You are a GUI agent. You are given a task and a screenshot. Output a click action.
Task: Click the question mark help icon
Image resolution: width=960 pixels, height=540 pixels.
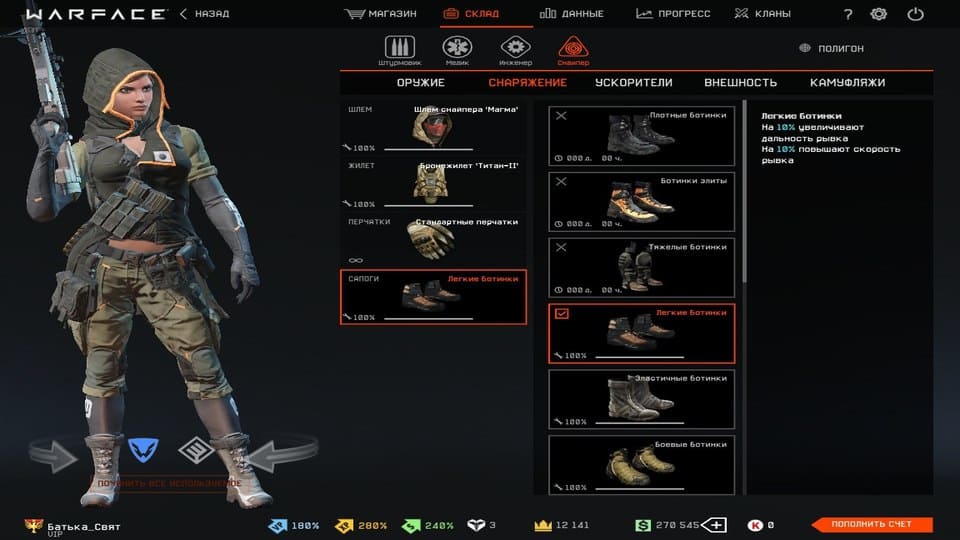848,14
